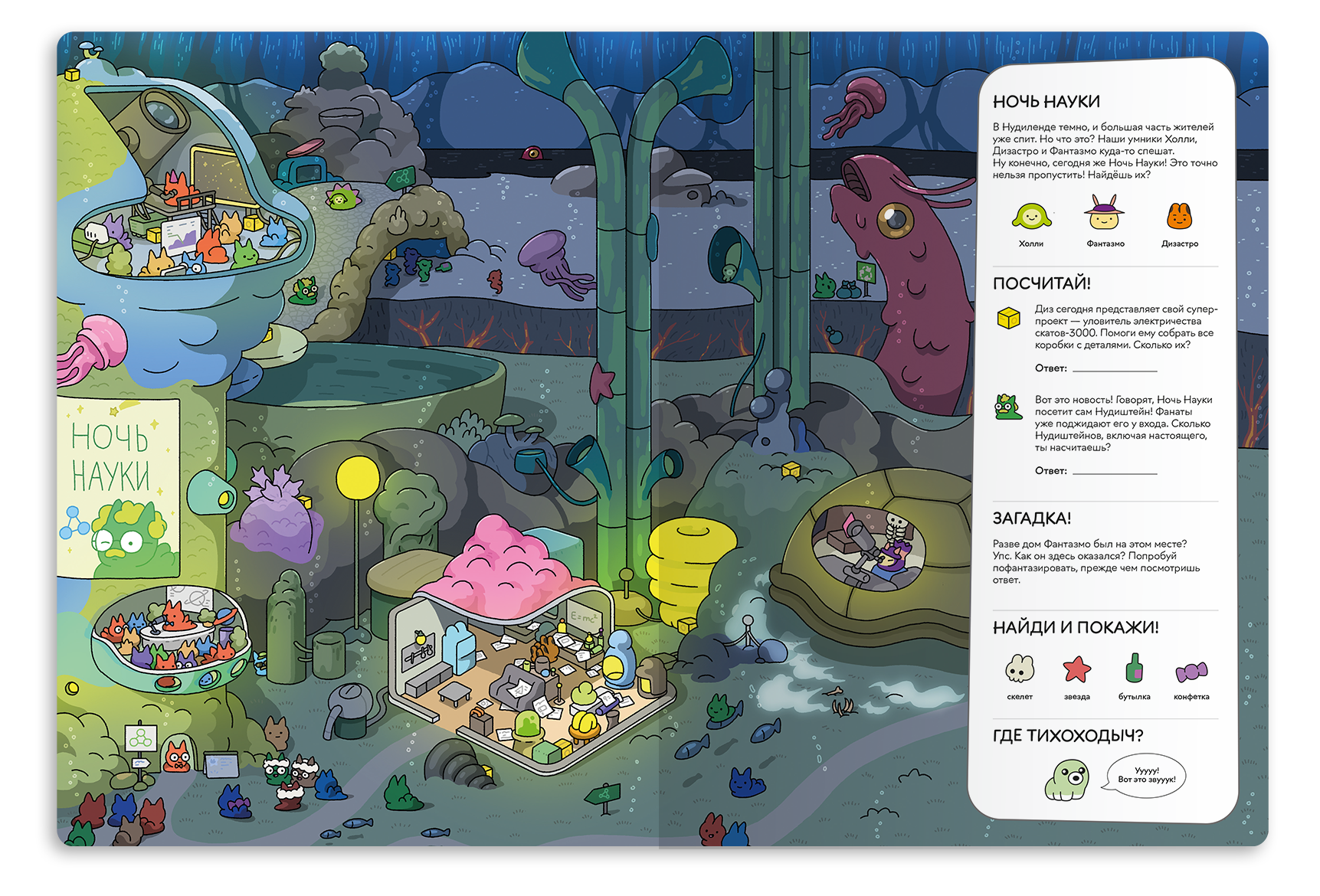This screenshot has width=1320, height=896.
Task: Click the Тихоходыч tardigrade icon
Action: pyautogui.click(x=1066, y=780)
